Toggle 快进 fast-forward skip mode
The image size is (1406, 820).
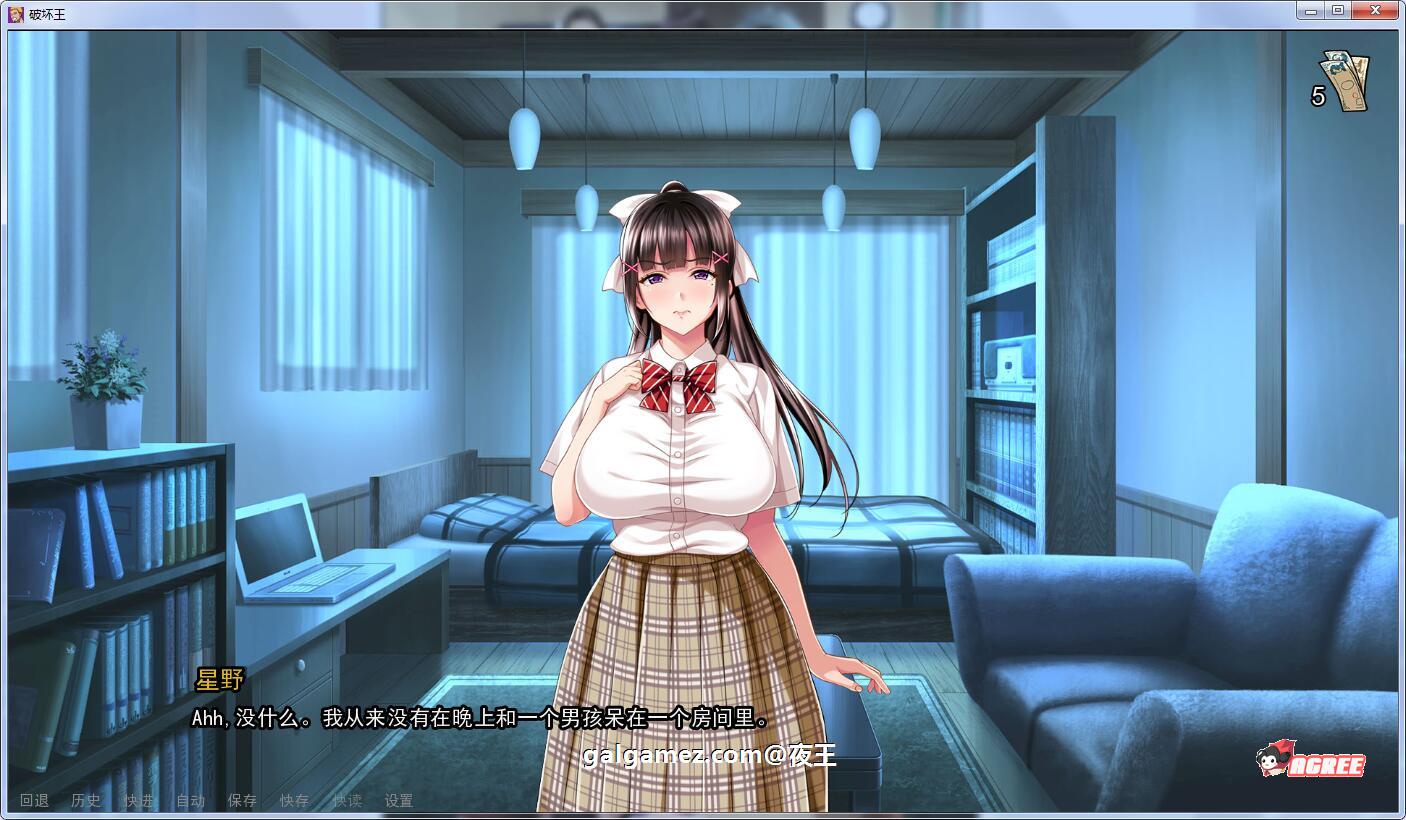coord(138,800)
